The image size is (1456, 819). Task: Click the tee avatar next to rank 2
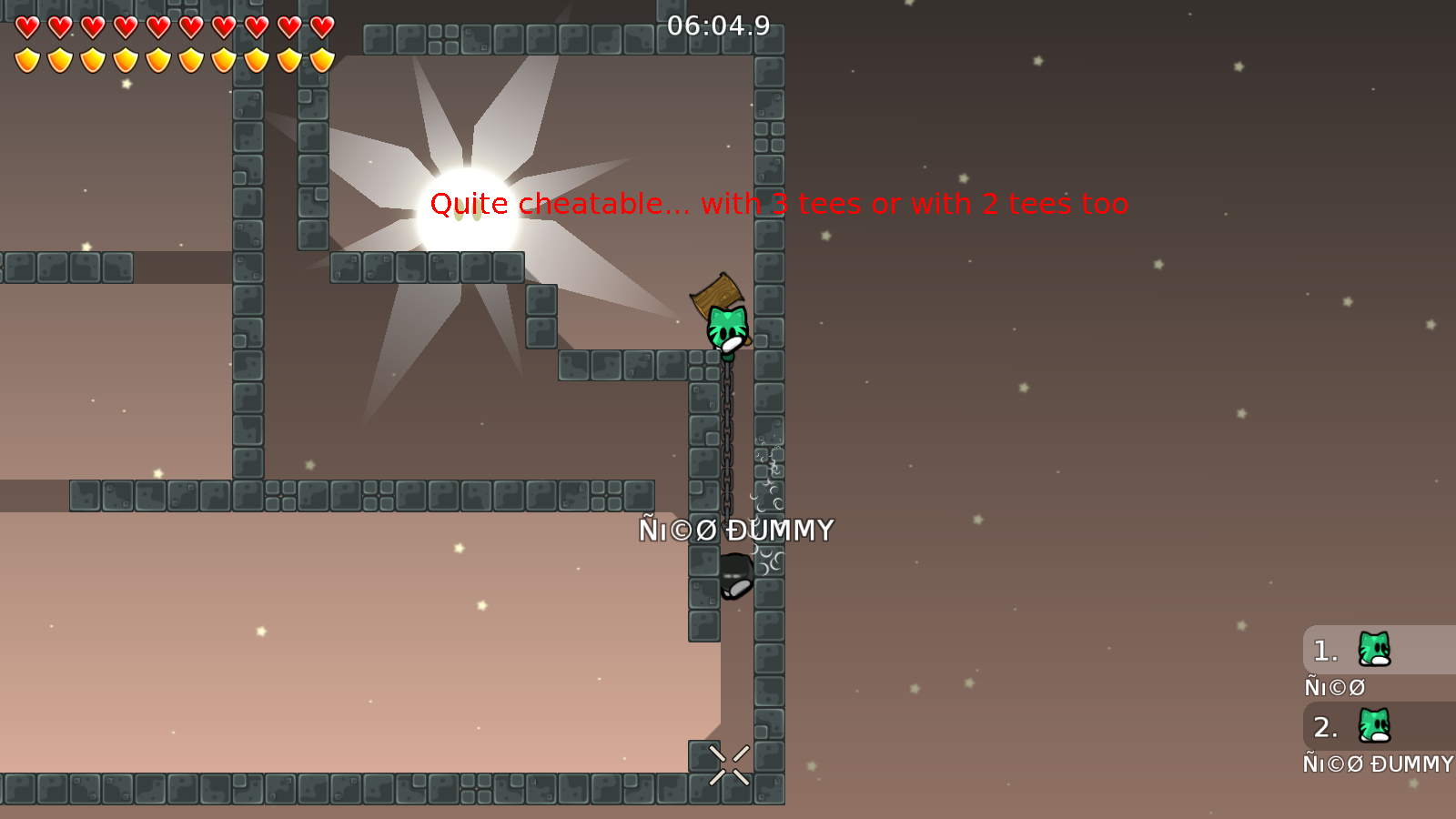[1372, 726]
